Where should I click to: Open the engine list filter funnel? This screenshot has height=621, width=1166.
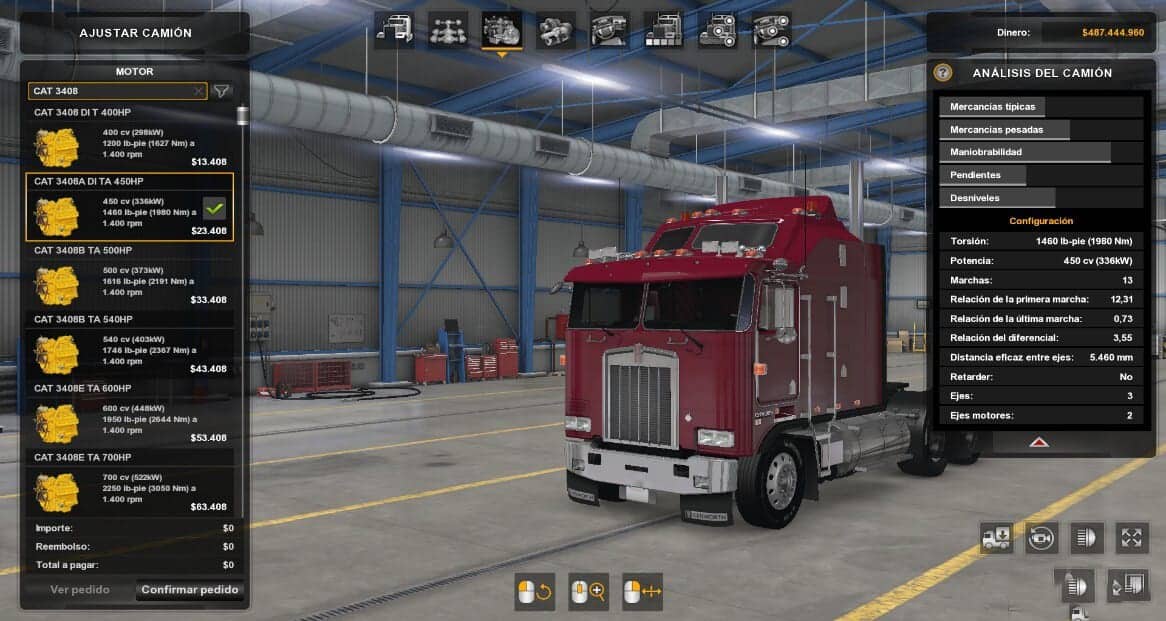click(222, 91)
